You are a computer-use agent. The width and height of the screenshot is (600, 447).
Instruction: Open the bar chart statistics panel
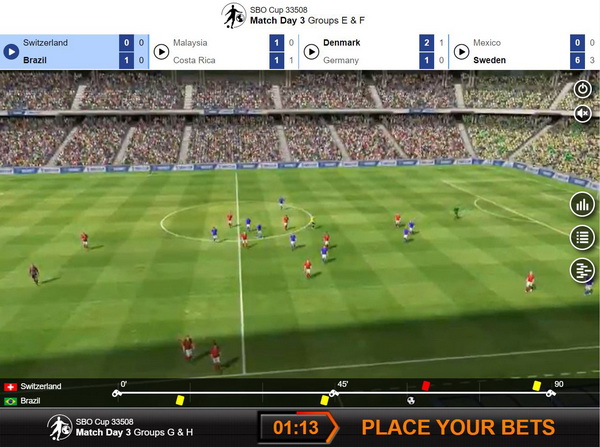click(x=581, y=205)
